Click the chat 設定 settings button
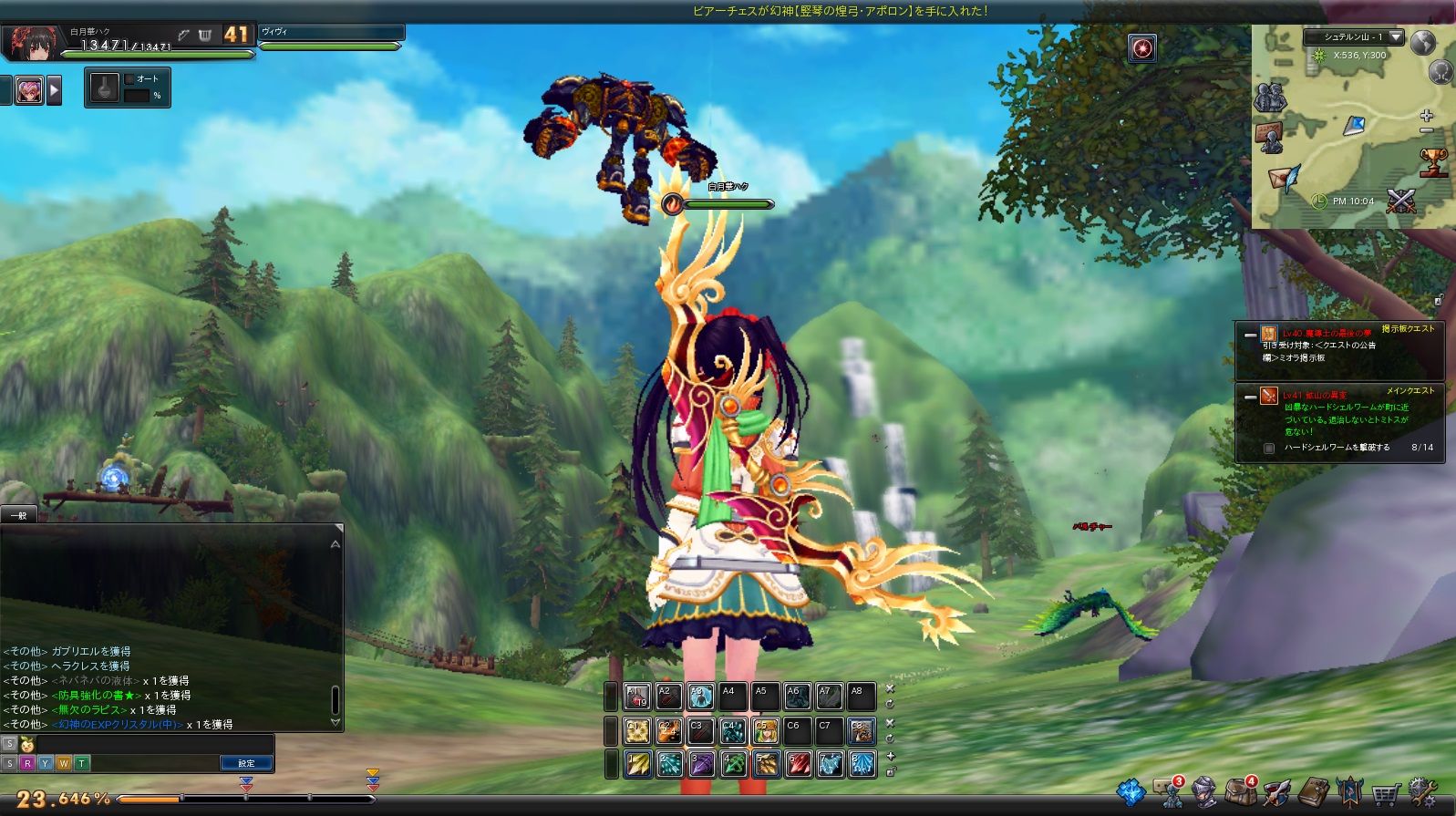Screen dimensions: 1456x816 (246, 763)
